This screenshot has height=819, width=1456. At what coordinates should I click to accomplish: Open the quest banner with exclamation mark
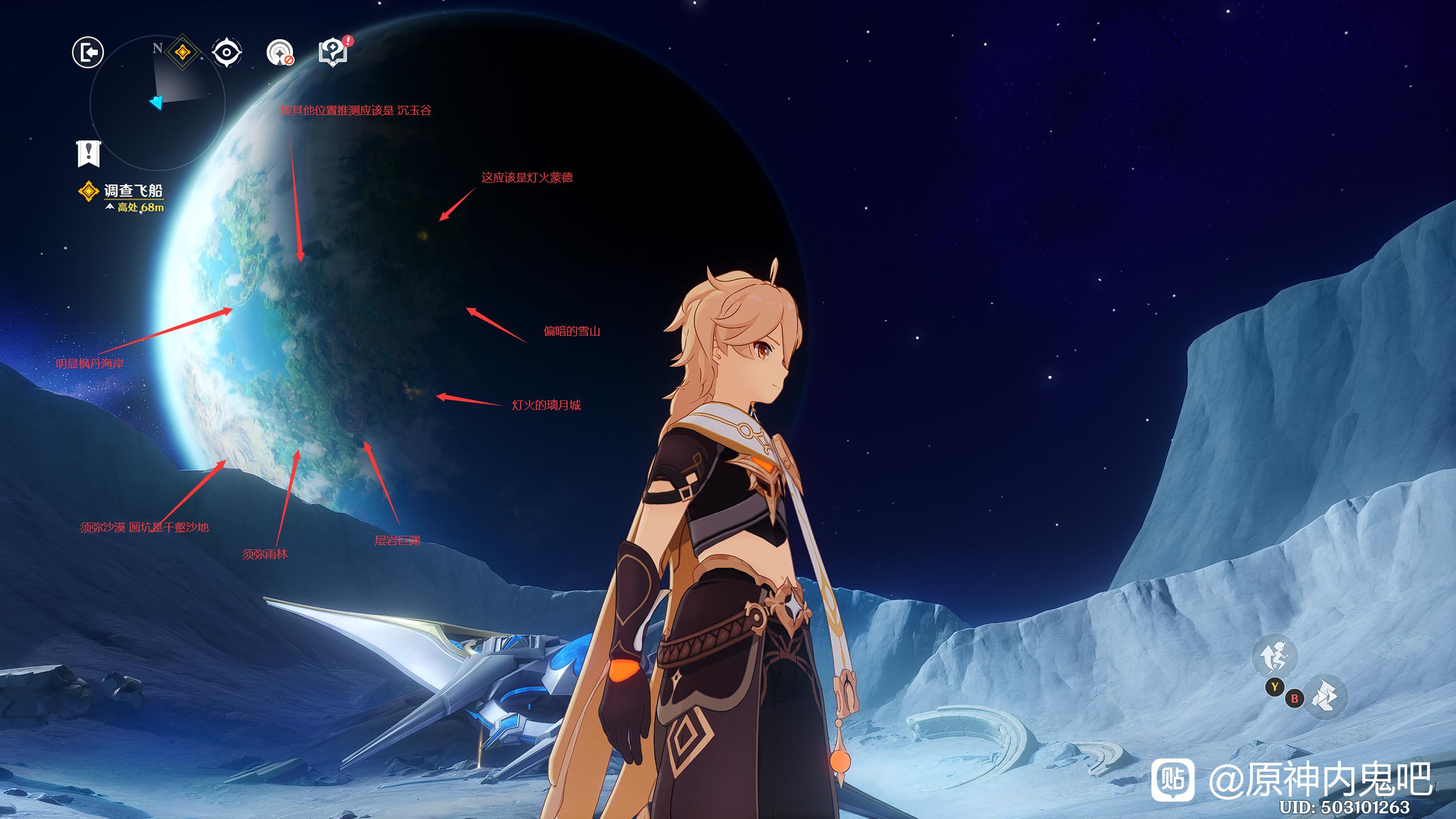click(88, 153)
